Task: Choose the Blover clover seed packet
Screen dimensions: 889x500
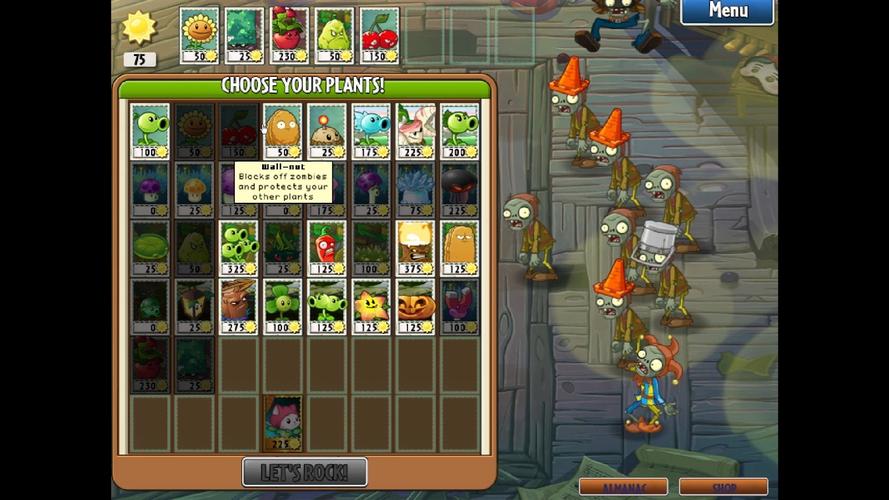Action: point(282,306)
